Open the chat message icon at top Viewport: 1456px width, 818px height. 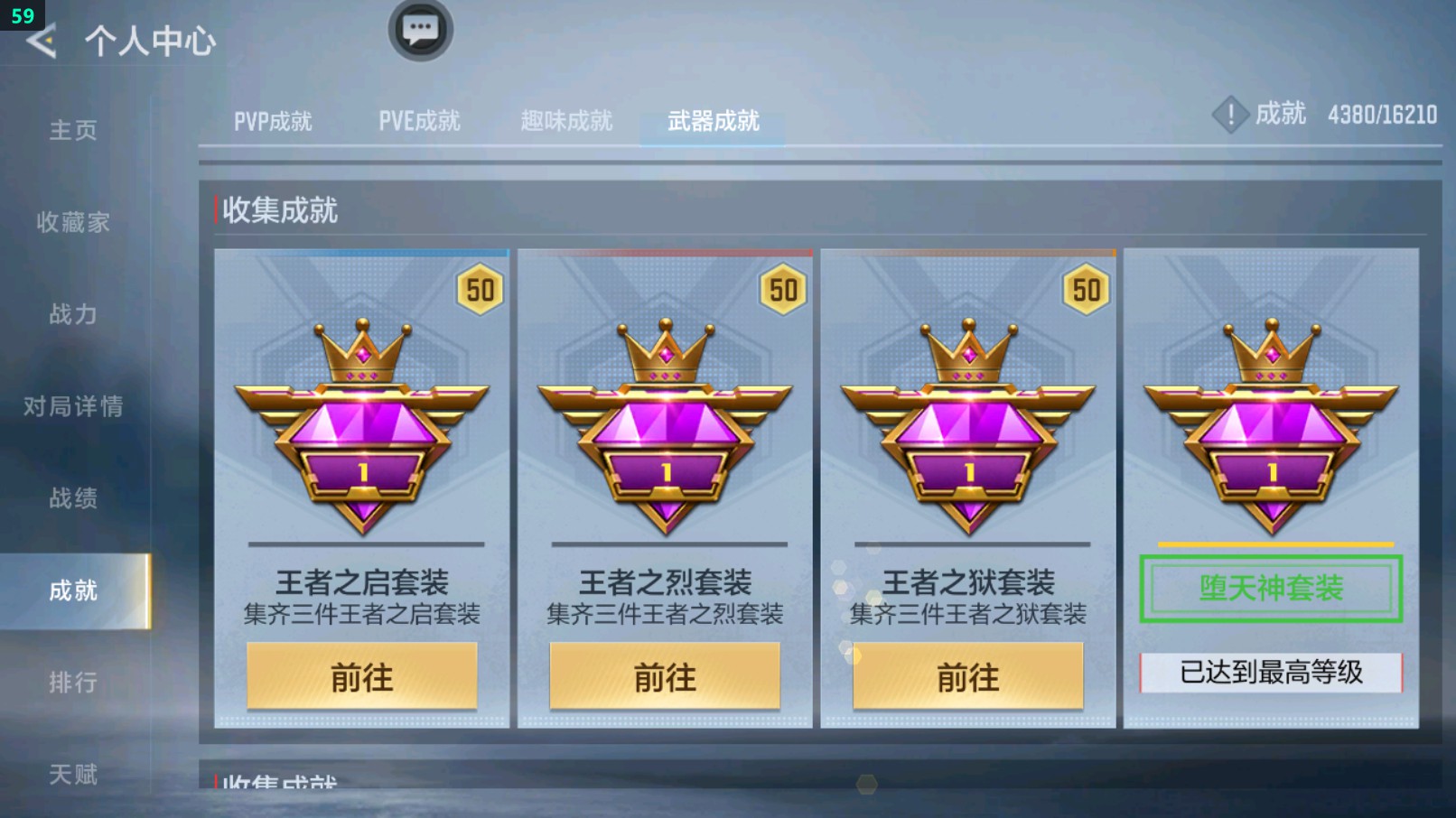click(420, 29)
